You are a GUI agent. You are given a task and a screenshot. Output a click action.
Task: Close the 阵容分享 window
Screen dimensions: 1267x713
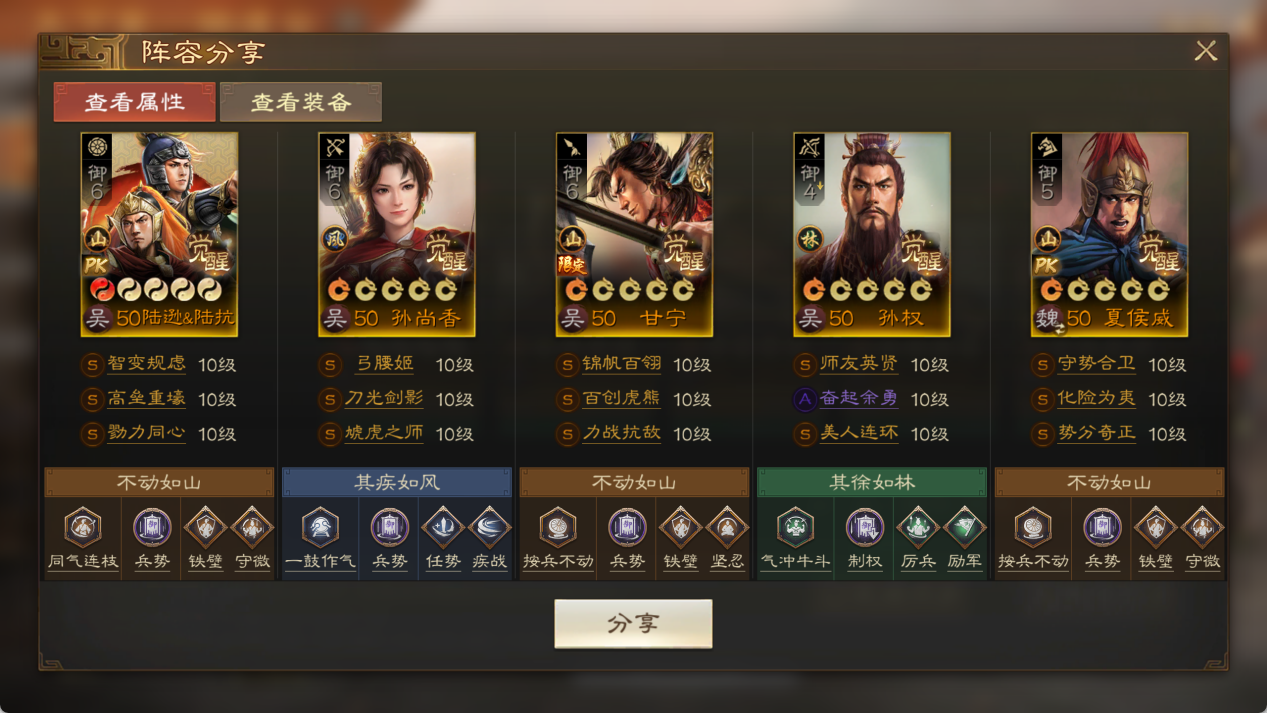(1205, 51)
